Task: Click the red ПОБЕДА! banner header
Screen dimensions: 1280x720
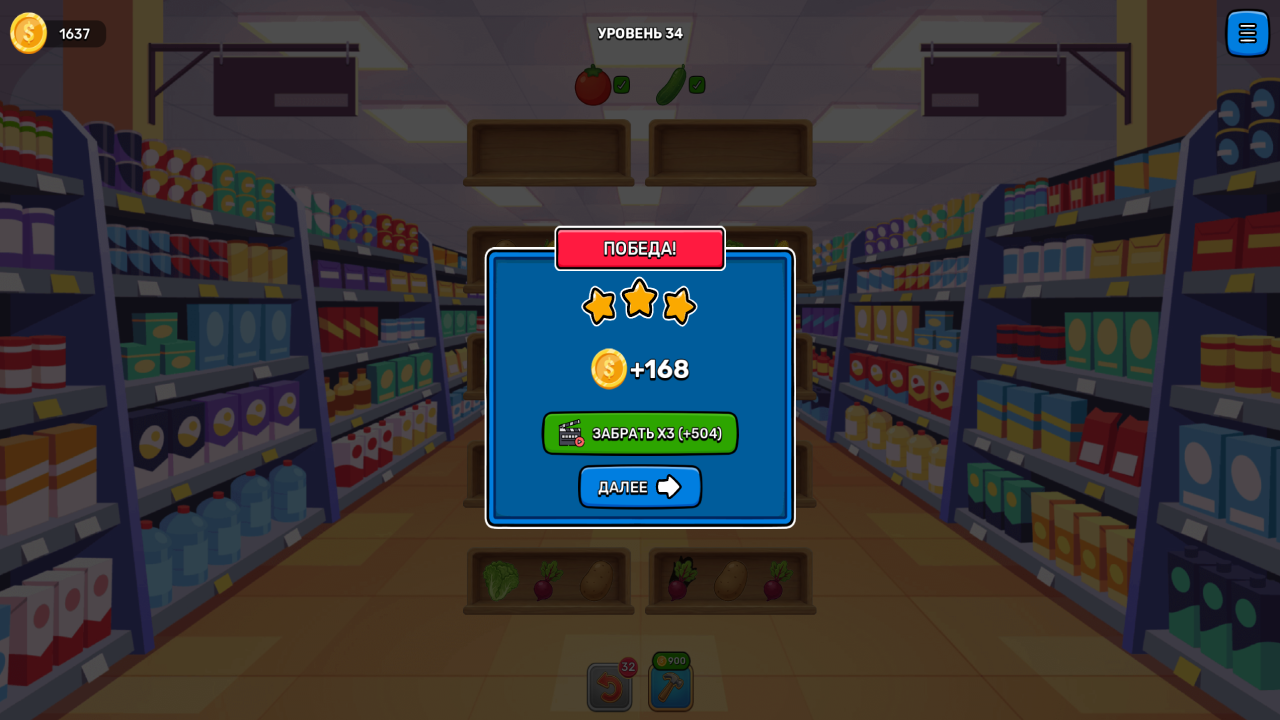Action: 640,248
